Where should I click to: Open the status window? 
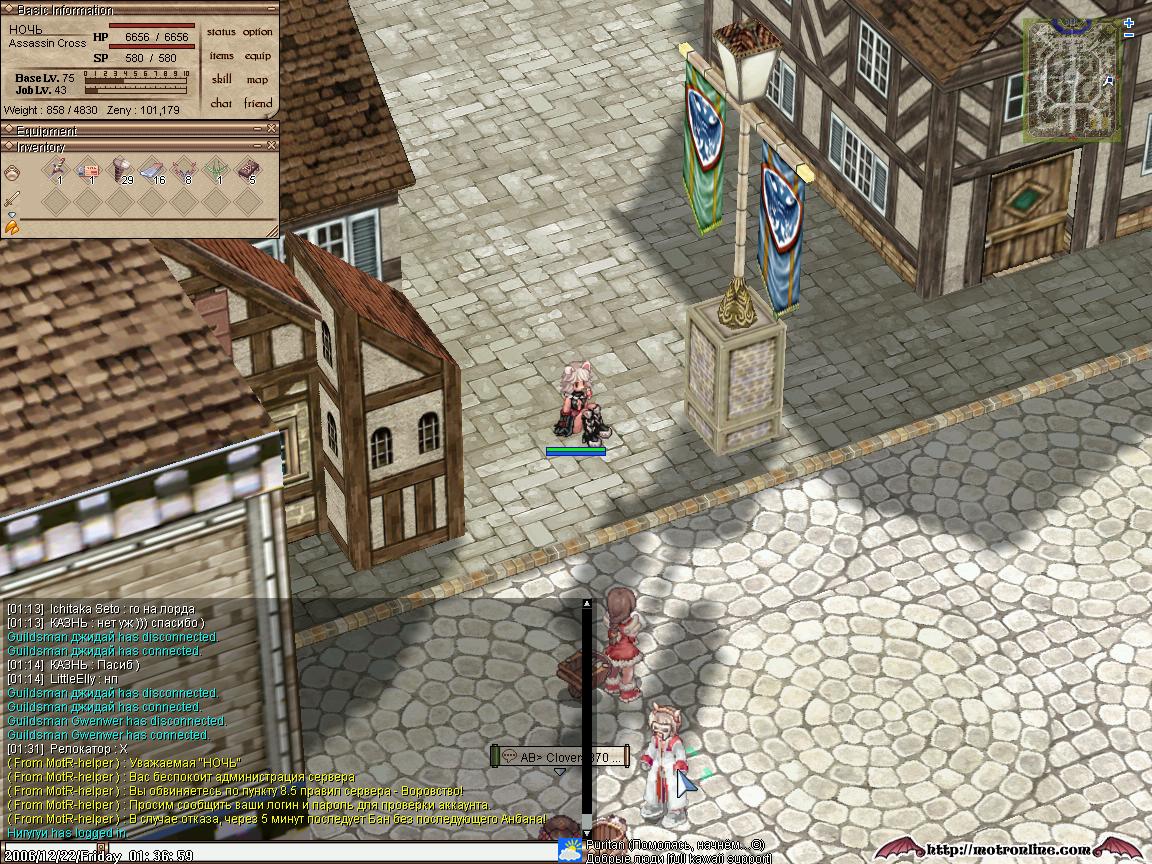[x=221, y=32]
